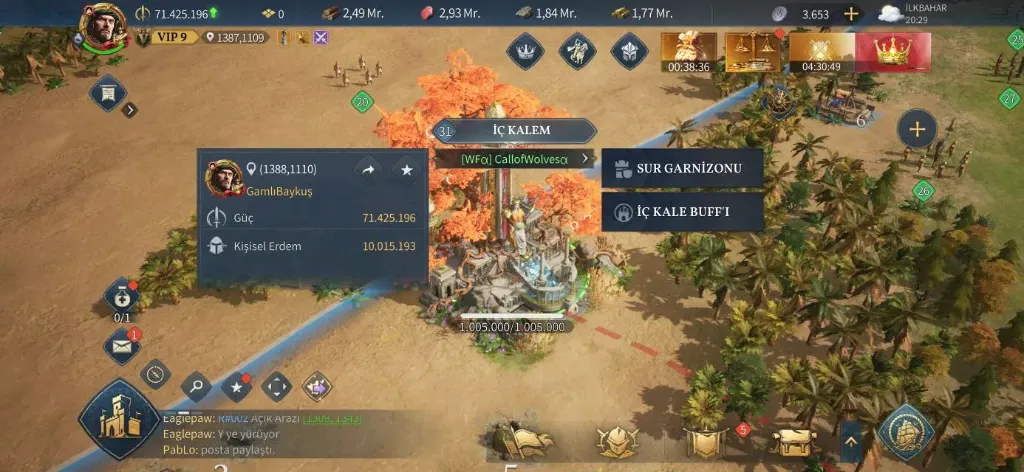The height and width of the screenshot is (472, 1024).
Task: Click the healing potion icon showing 0/1
Action: tap(121, 297)
